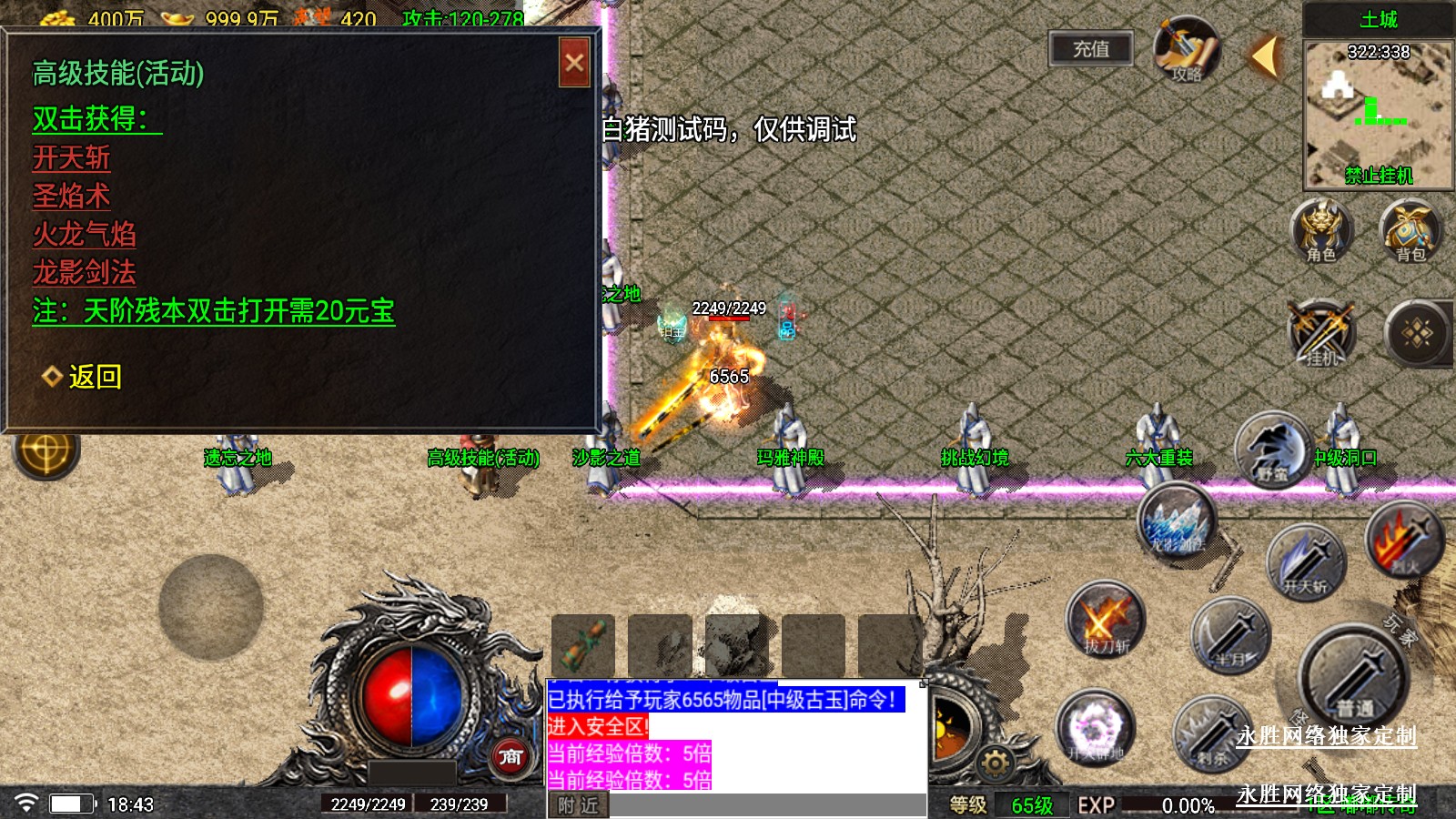
Task: Open the 攻略 guide icon
Action: point(1186,50)
